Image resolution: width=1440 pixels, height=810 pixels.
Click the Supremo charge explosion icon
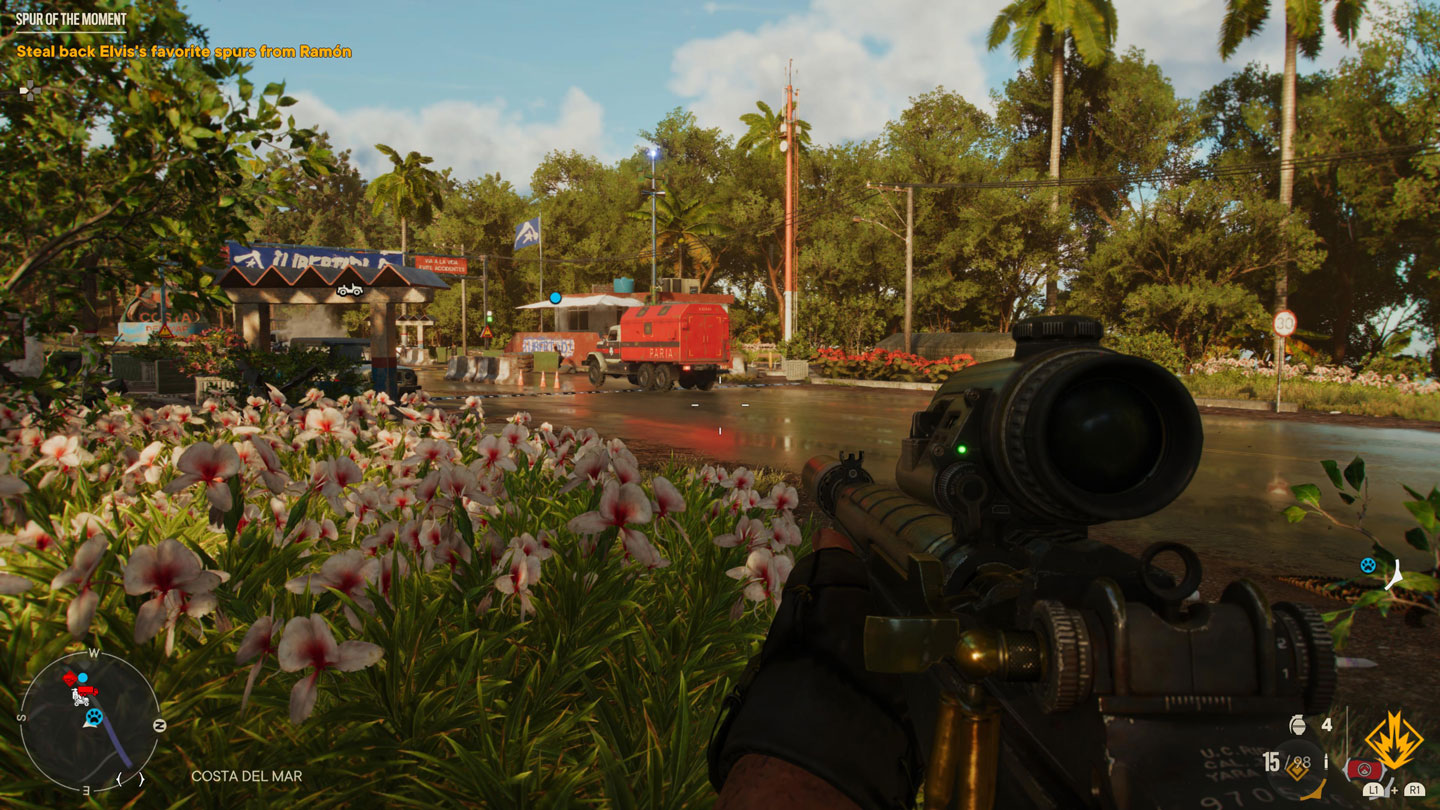[x=1393, y=738]
